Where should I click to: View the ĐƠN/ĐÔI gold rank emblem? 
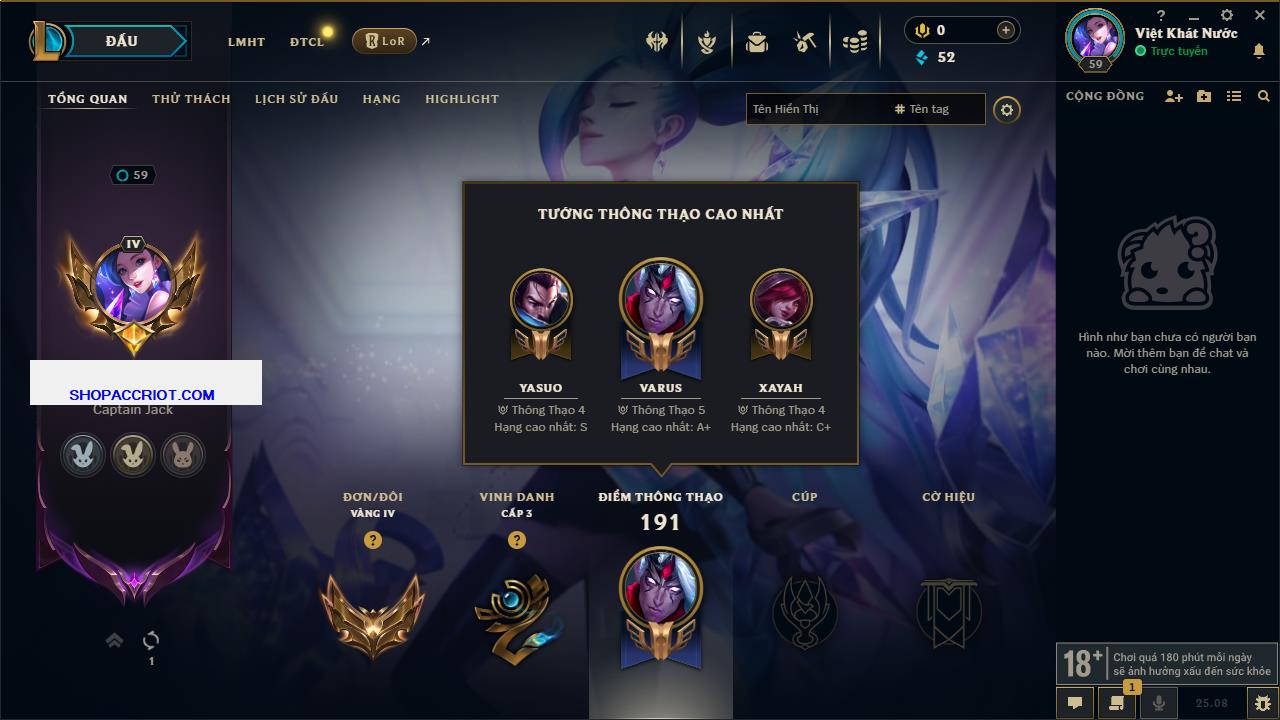pos(372,615)
